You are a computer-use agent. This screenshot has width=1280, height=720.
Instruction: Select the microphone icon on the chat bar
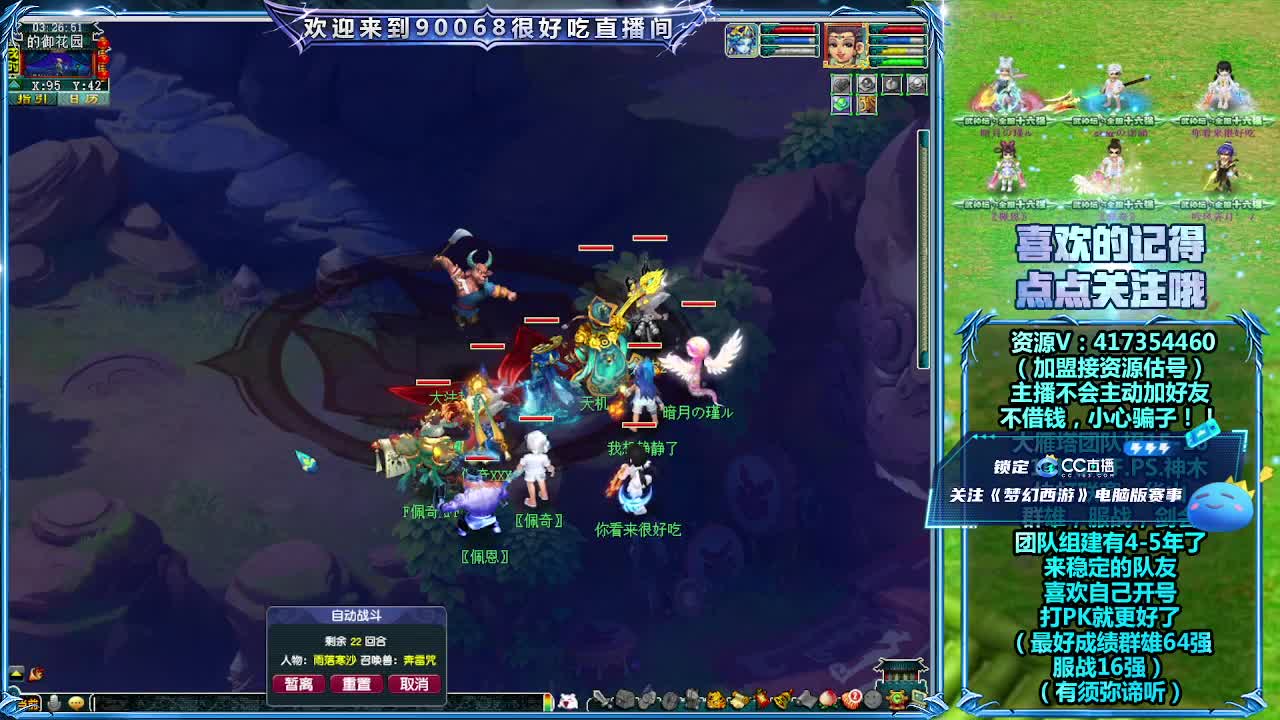pyautogui.click(x=54, y=701)
